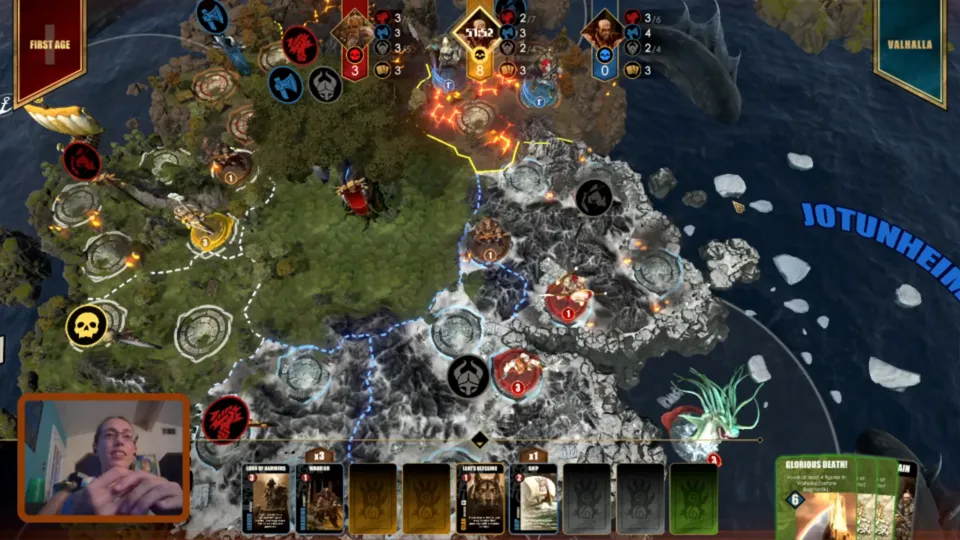Click the diamond handle above the card row
The height and width of the screenshot is (540, 960).
(480, 440)
